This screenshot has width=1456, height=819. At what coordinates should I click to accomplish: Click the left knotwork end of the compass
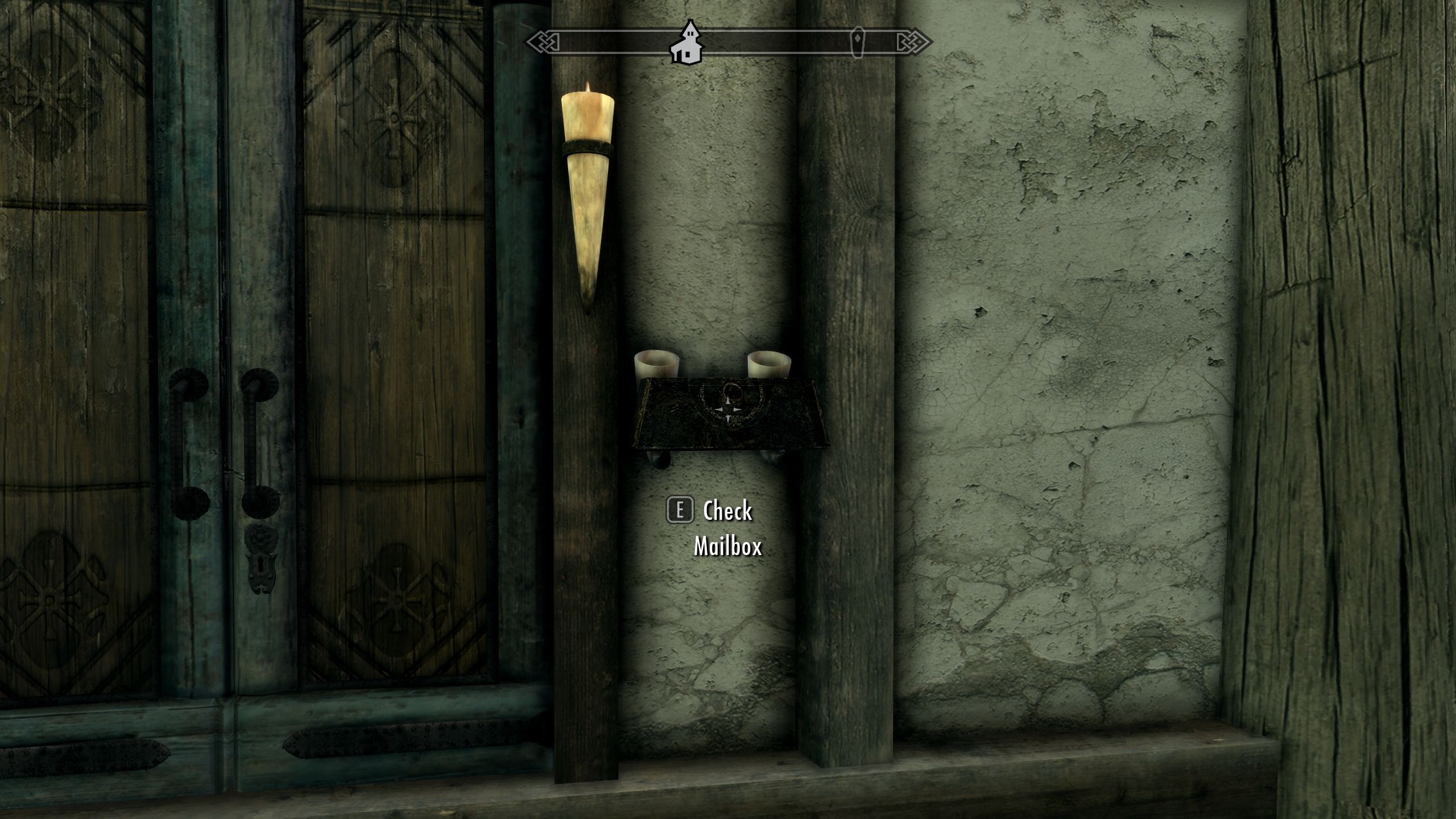[540, 41]
